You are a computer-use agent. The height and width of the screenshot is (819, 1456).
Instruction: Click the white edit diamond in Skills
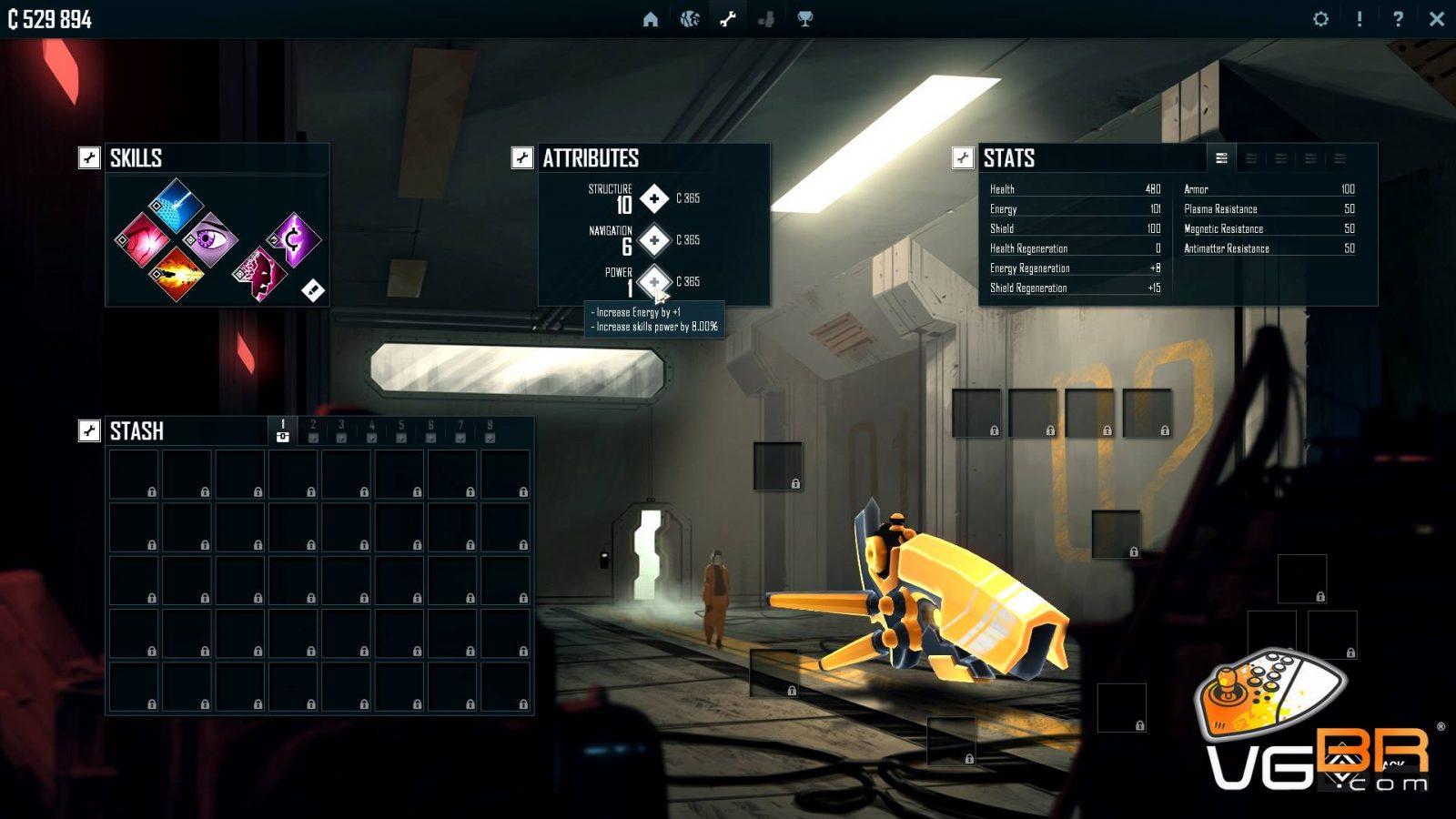point(312,290)
